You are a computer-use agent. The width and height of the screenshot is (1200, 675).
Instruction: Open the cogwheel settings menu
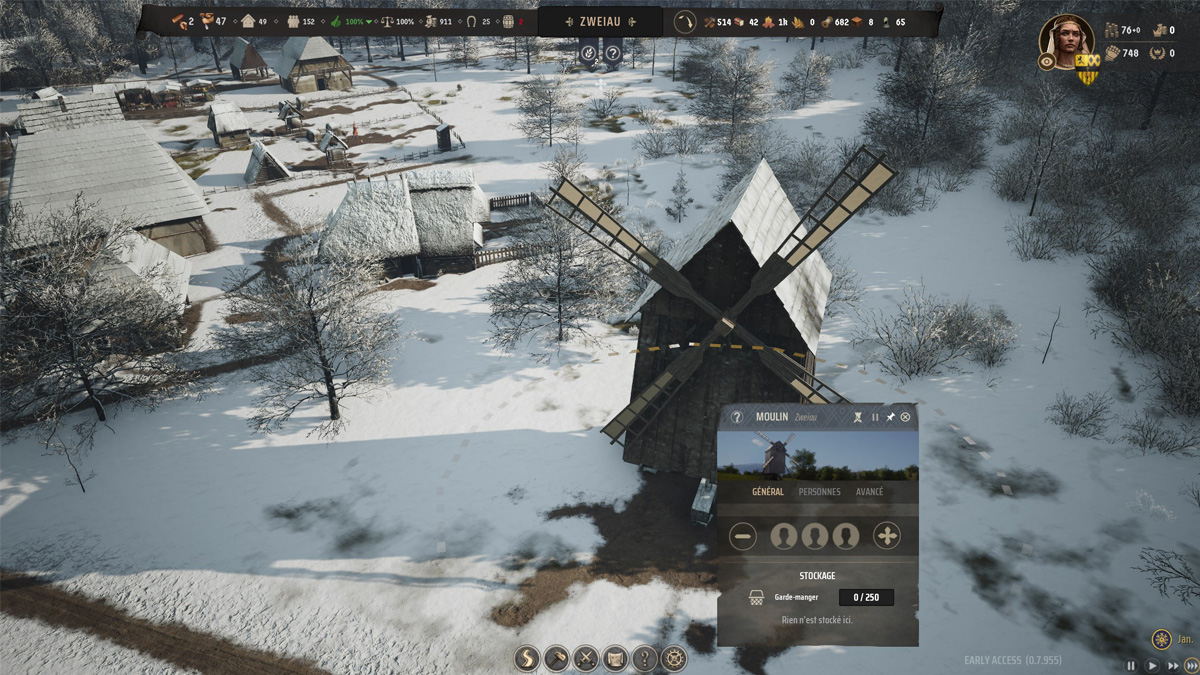coord(675,658)
